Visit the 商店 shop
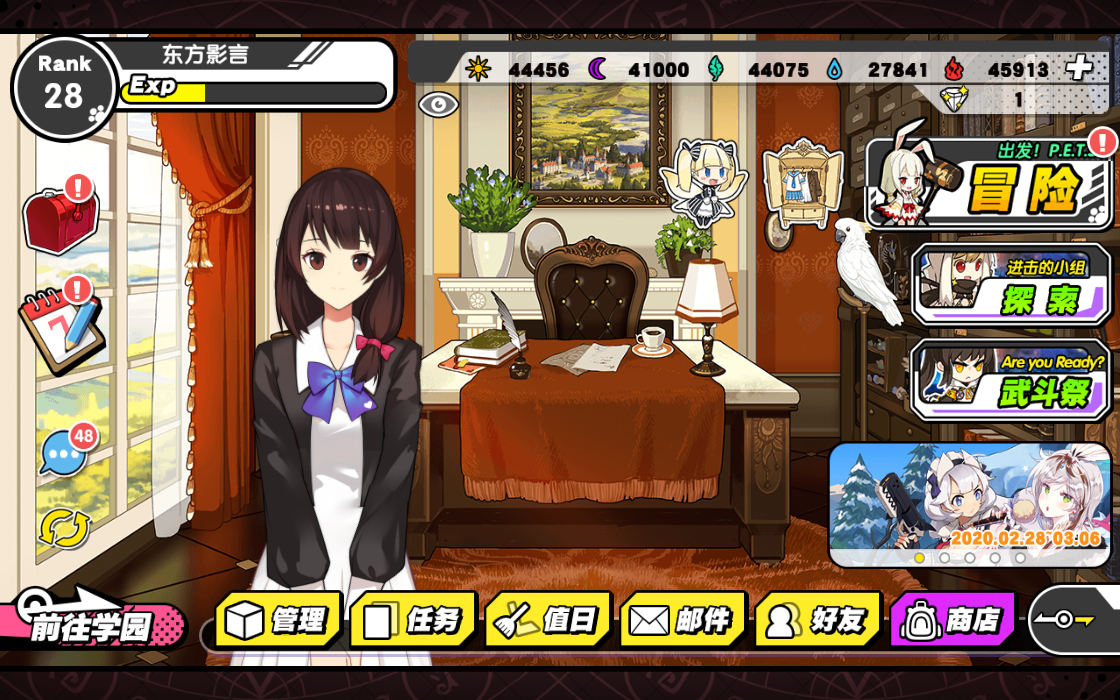 (953, 620)
